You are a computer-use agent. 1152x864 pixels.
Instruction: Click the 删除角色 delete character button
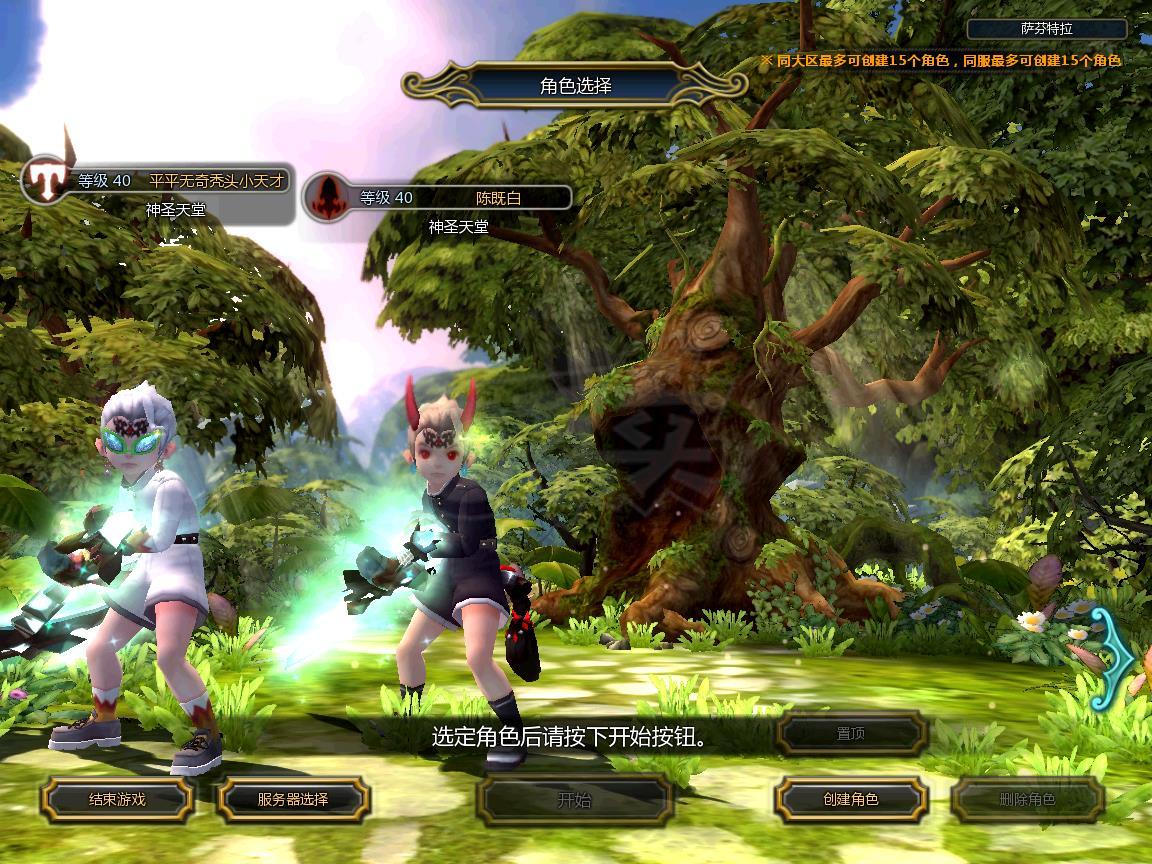coord(1027,799)
